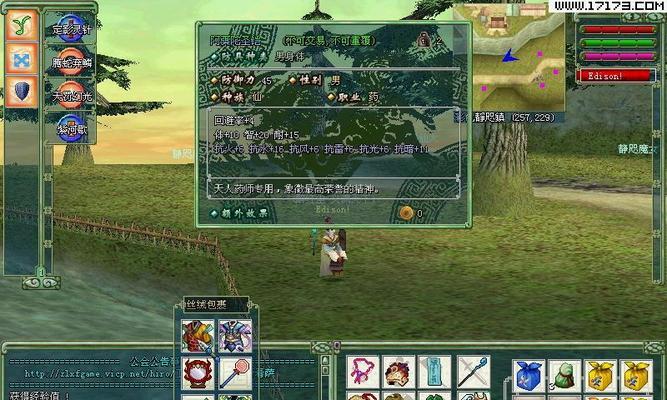Select the red Edison! name plate
The width and height of the screenshot is (667, 400).
[604, 75]
